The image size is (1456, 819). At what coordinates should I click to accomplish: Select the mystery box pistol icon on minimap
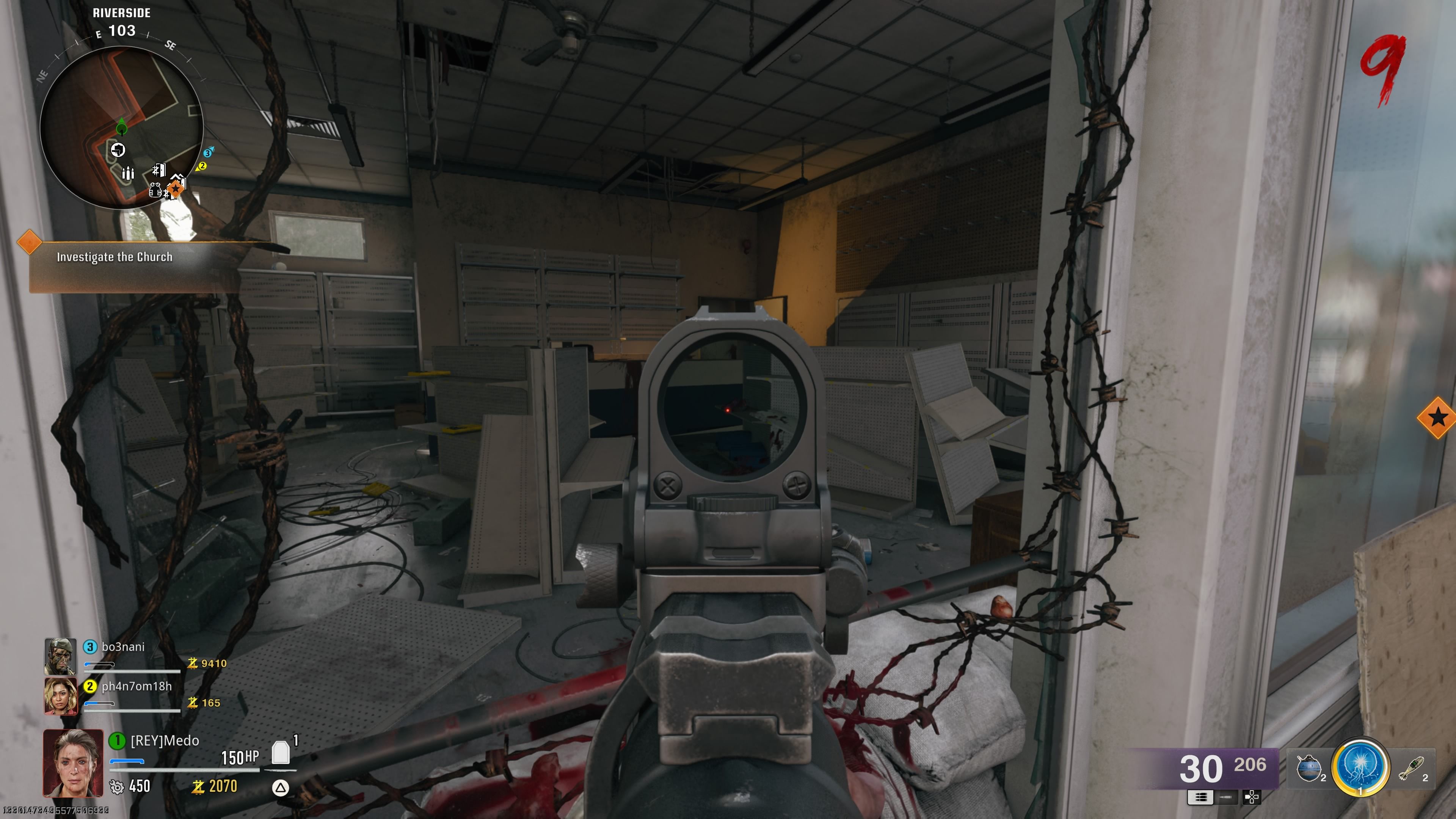pos(118,150)
